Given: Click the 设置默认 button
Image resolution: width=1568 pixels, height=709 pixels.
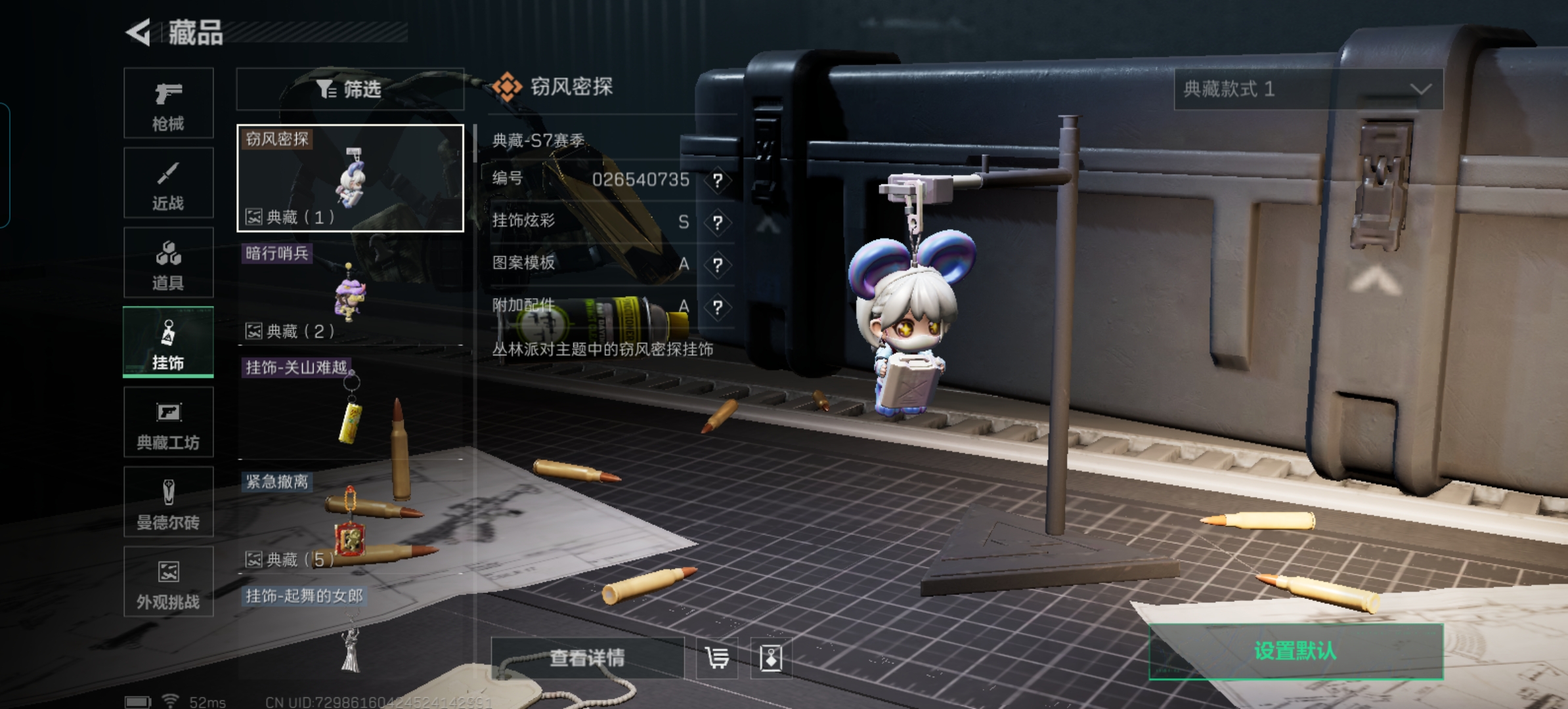Looking at the screenshot, I should pyautogui.click(x=1296, y=651).
